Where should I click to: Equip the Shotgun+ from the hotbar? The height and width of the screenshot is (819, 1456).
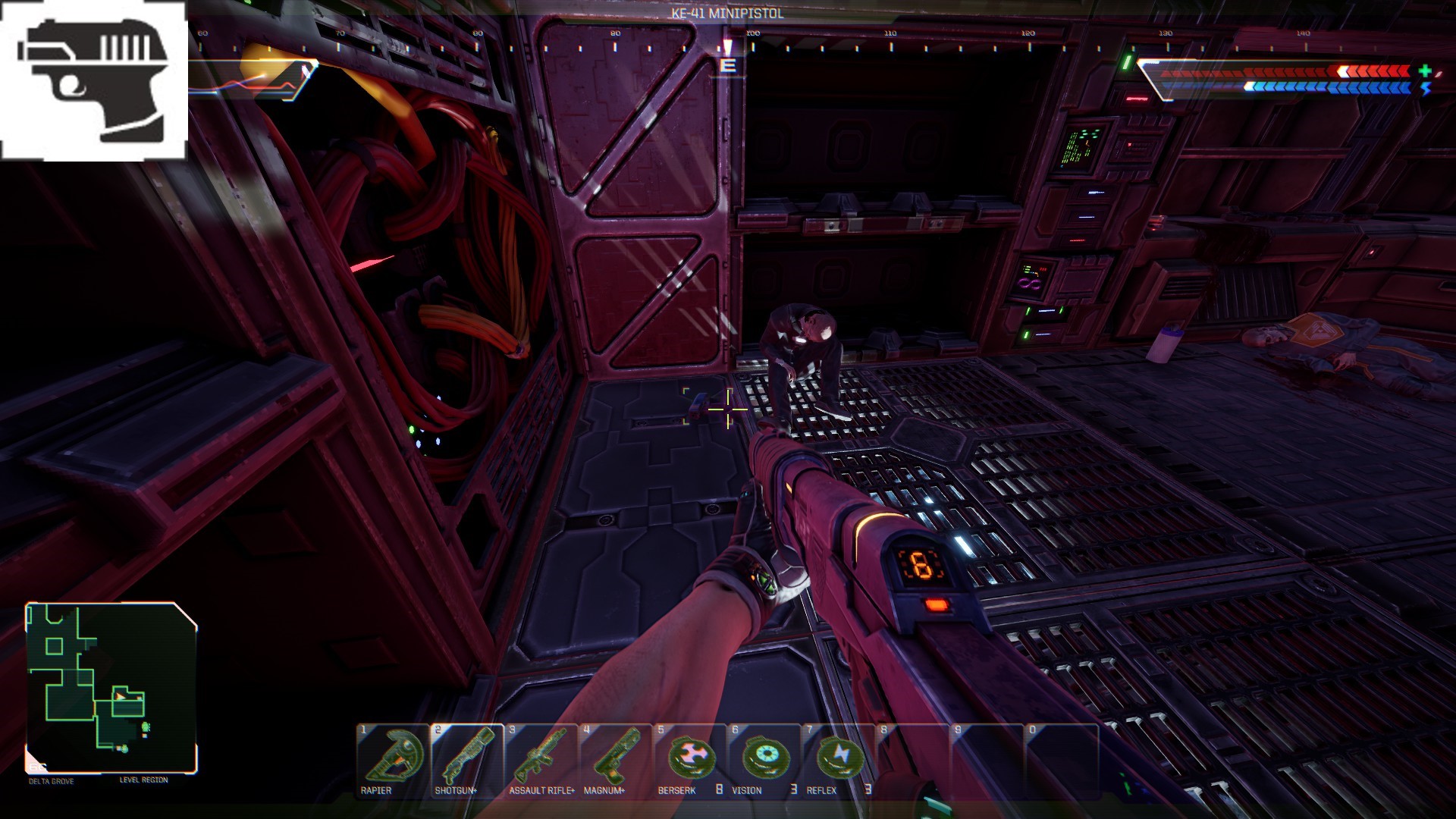(467, 758)
